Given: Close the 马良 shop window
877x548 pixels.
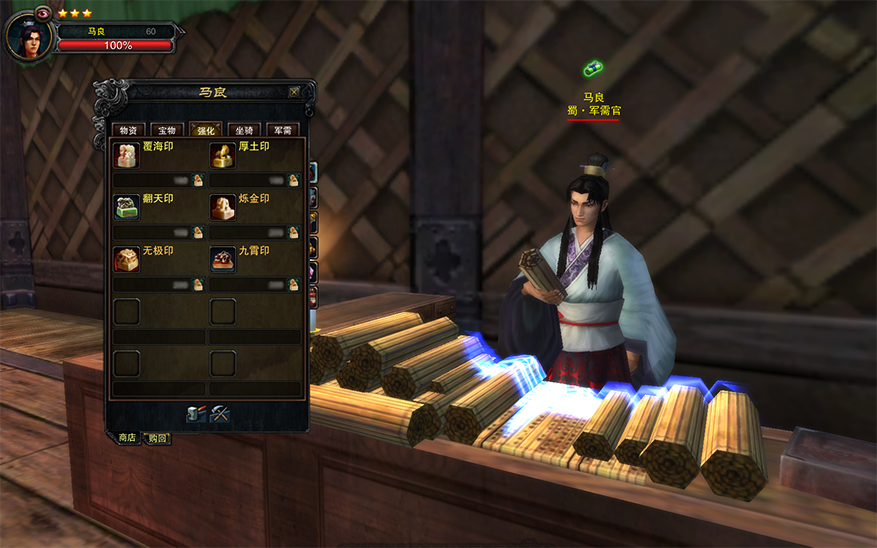Looking at the screenshot, I should (294, 92).
